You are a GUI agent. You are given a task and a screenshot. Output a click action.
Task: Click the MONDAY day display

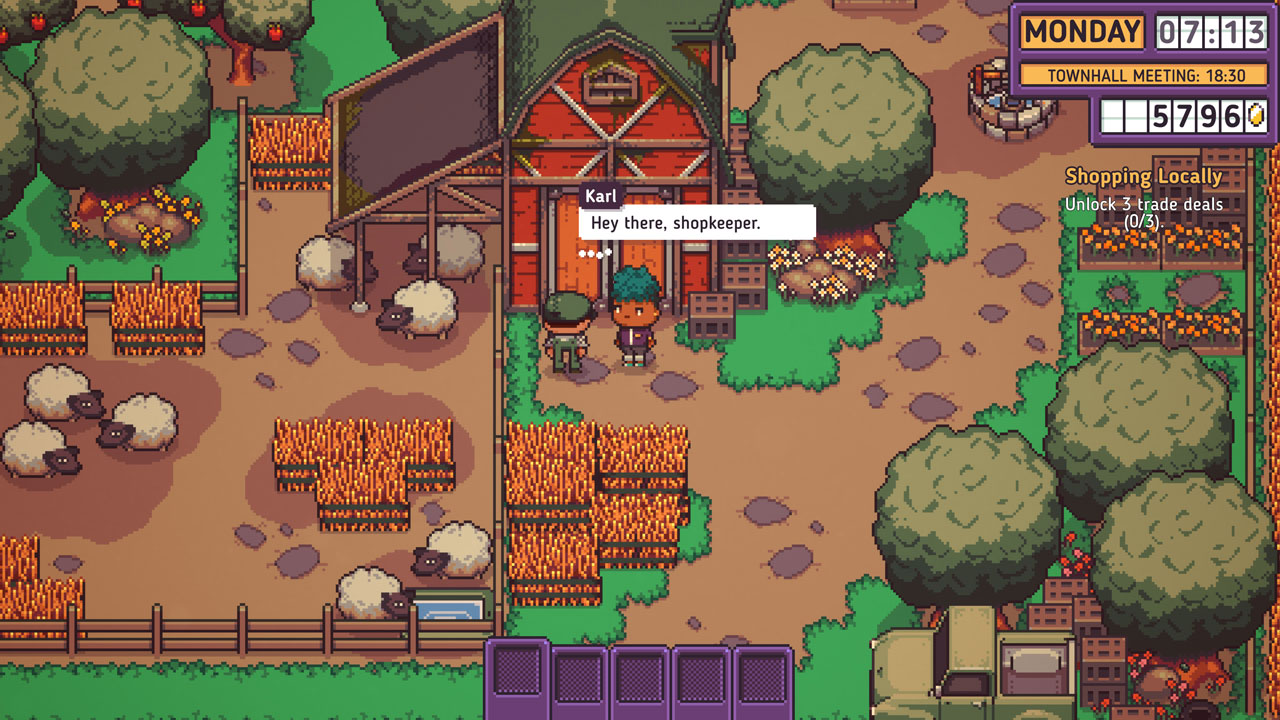coord(1081,31)
